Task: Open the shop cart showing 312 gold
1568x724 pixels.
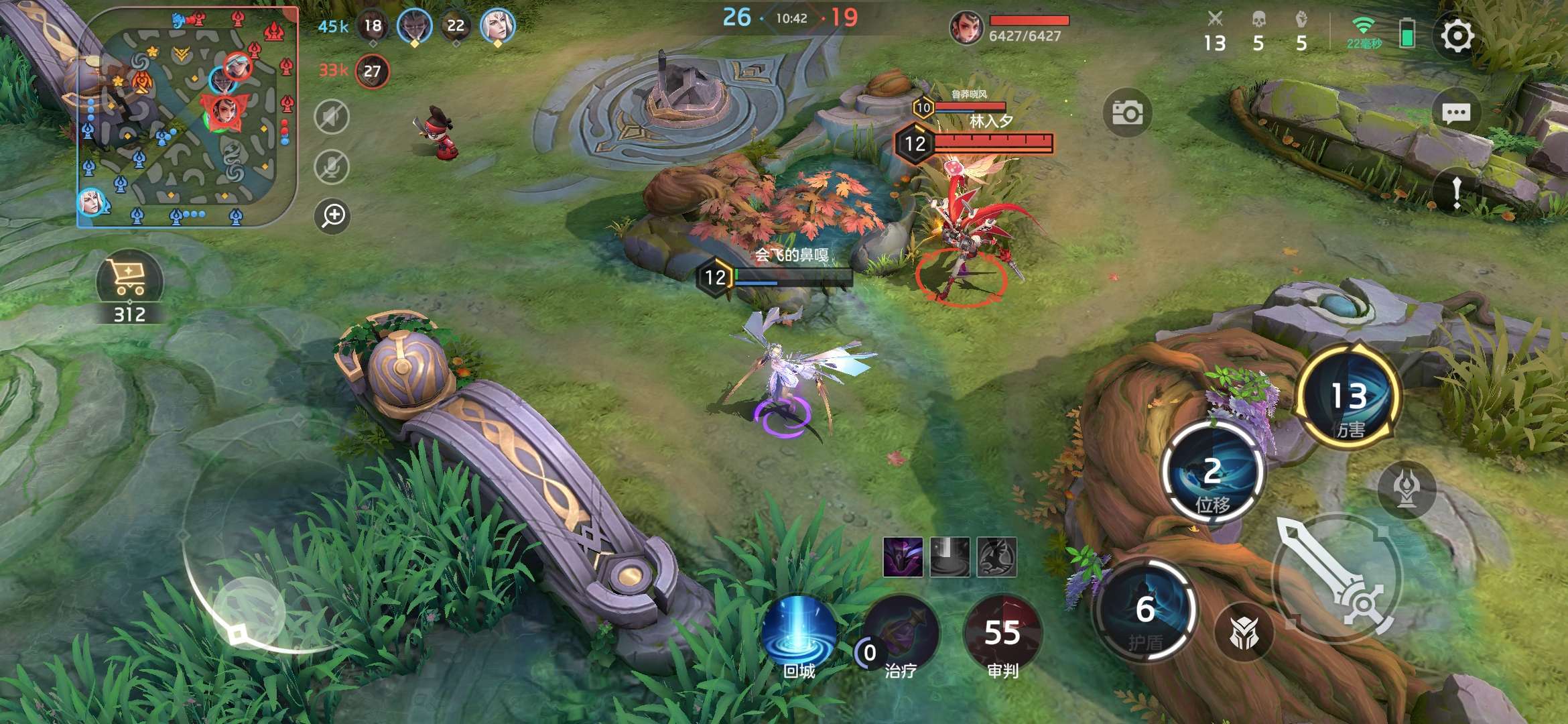Action: [x=129, y=280]
